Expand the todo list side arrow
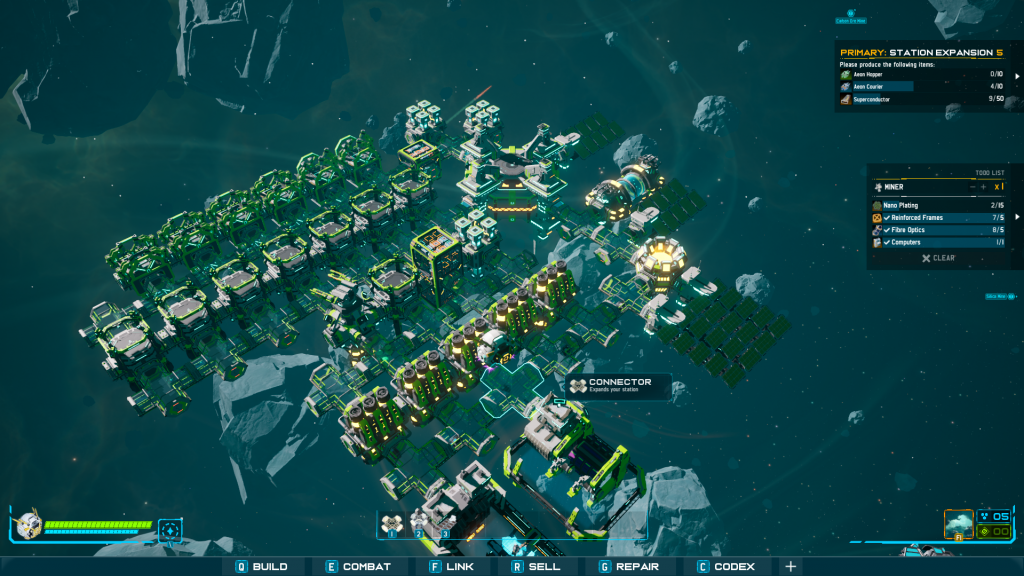Image resolution: width=1024 pixels, height=576 pixels. (1018, 217)
